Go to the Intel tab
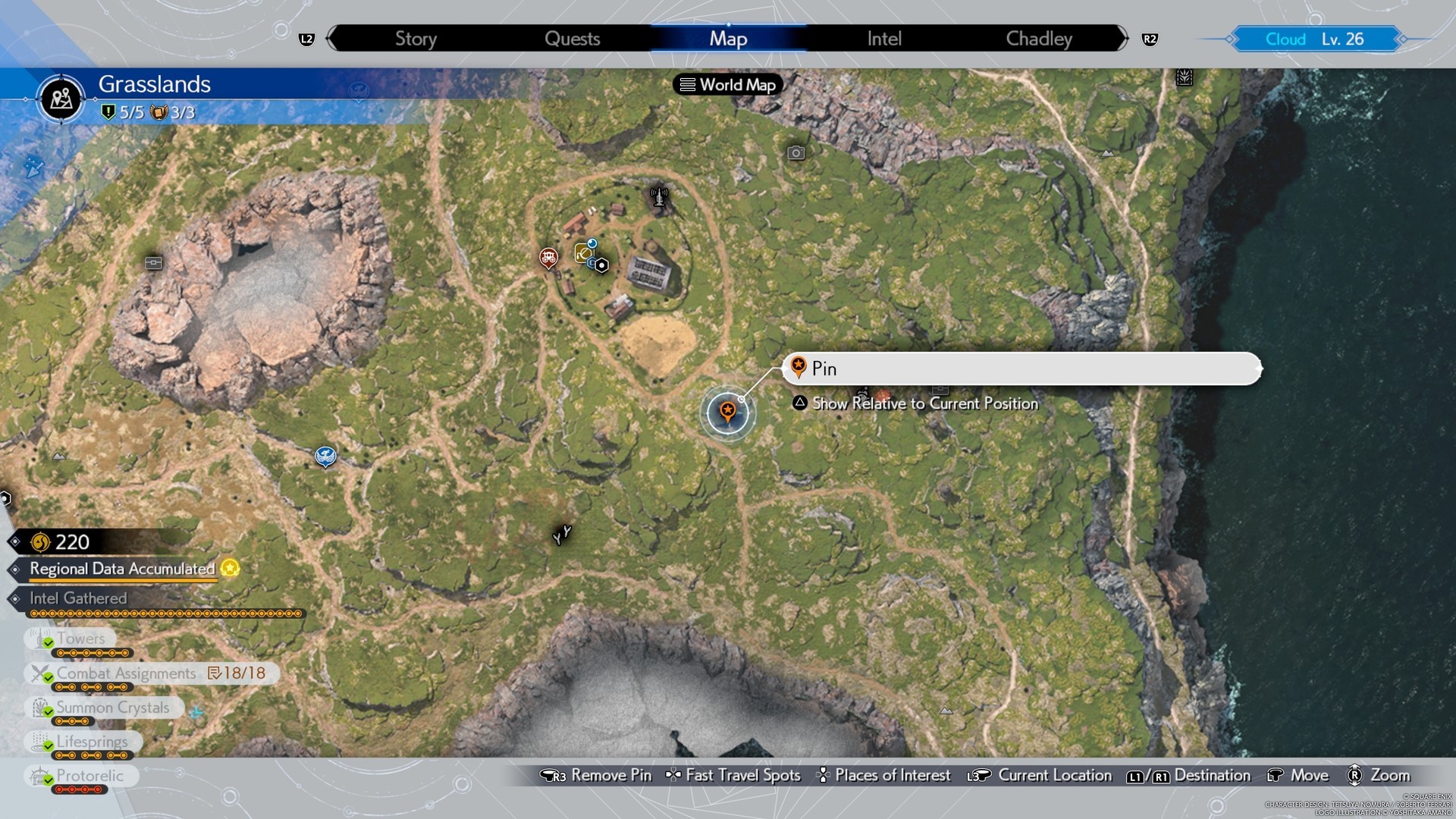This screenshot has height=819, width=1456. [x=884, y=39]
